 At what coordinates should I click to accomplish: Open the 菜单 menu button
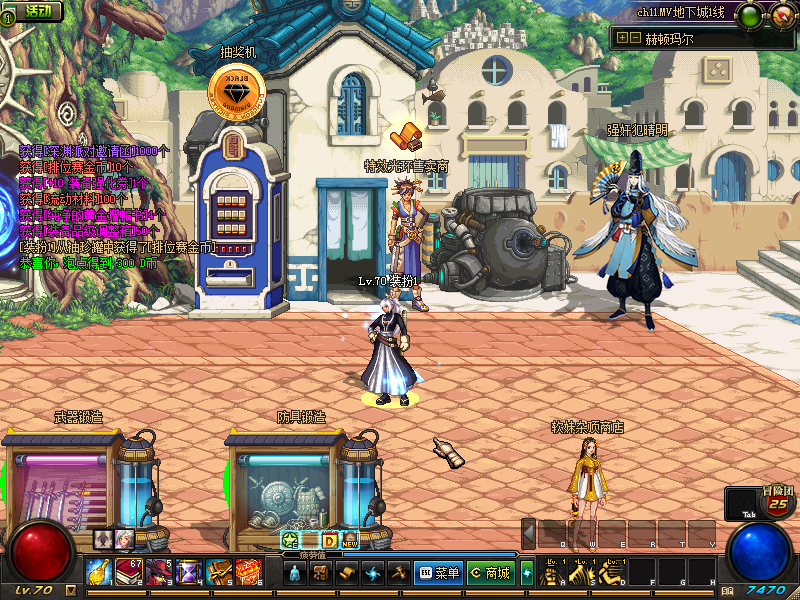click(437, 573)
